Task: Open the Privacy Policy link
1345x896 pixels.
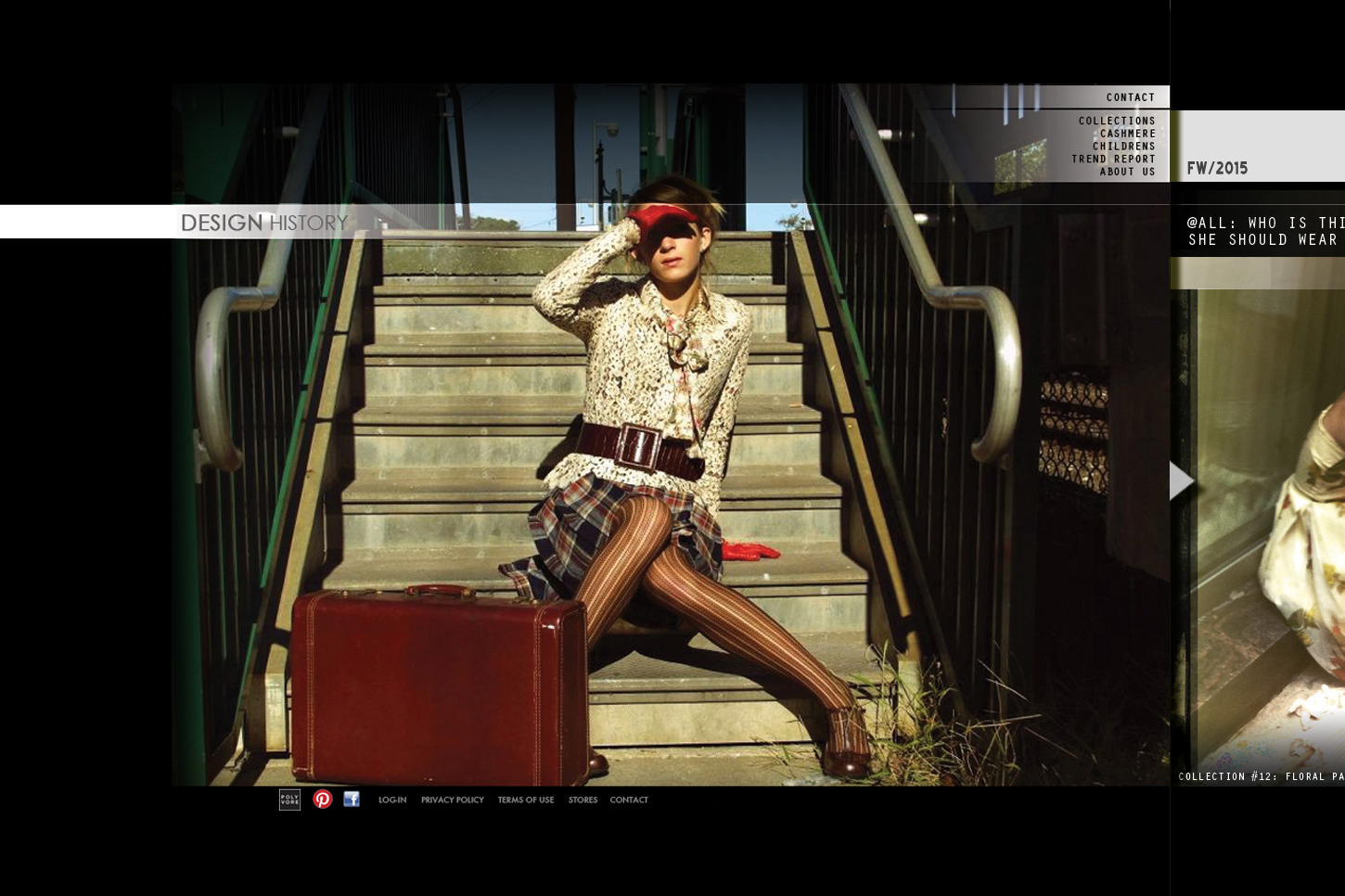Action: tap(453, 800)
